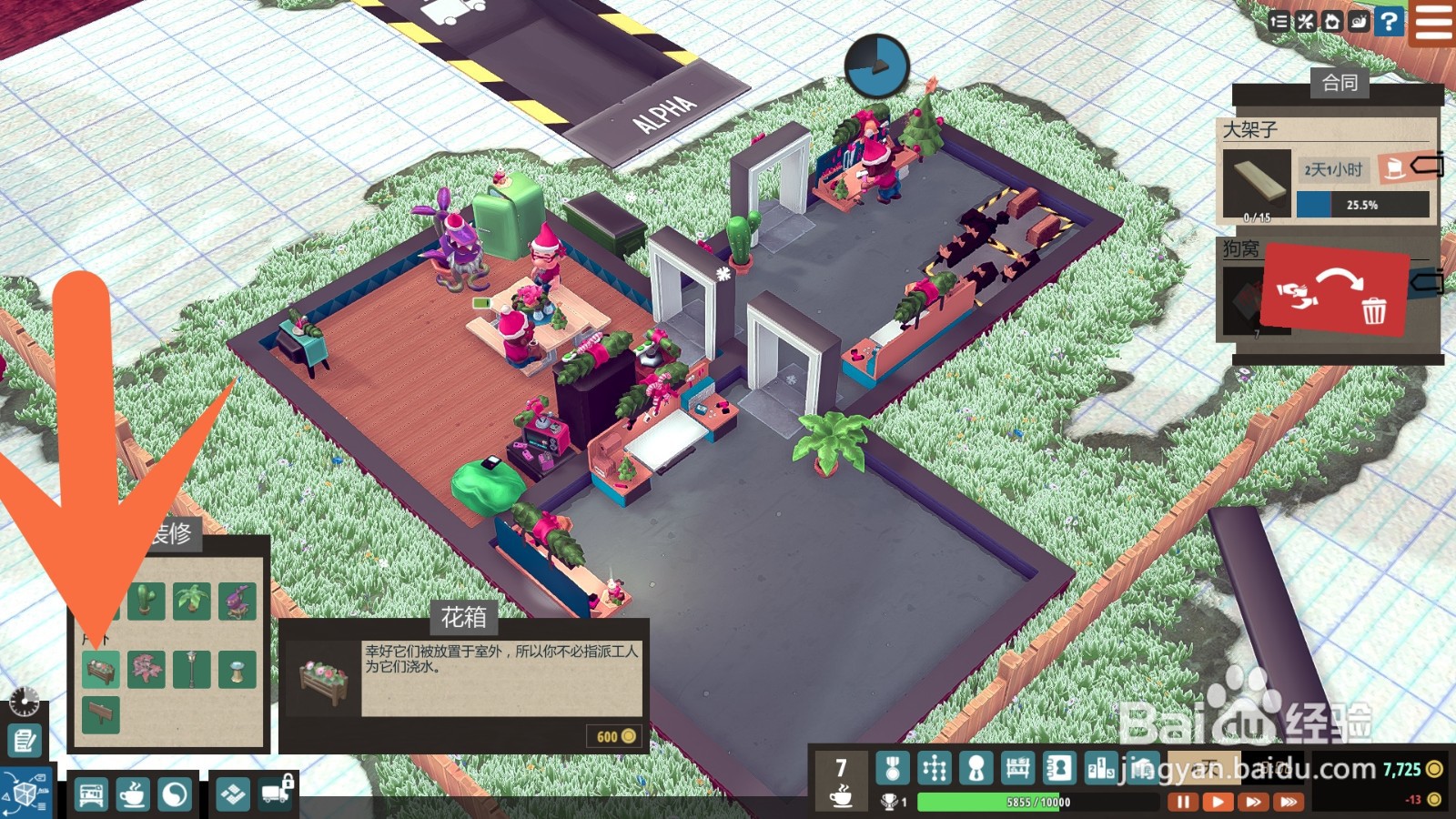Open the floor tiles build tool
Image resolution: width=1456 pixels, height=819 pixels.
[x=233, y=794]
